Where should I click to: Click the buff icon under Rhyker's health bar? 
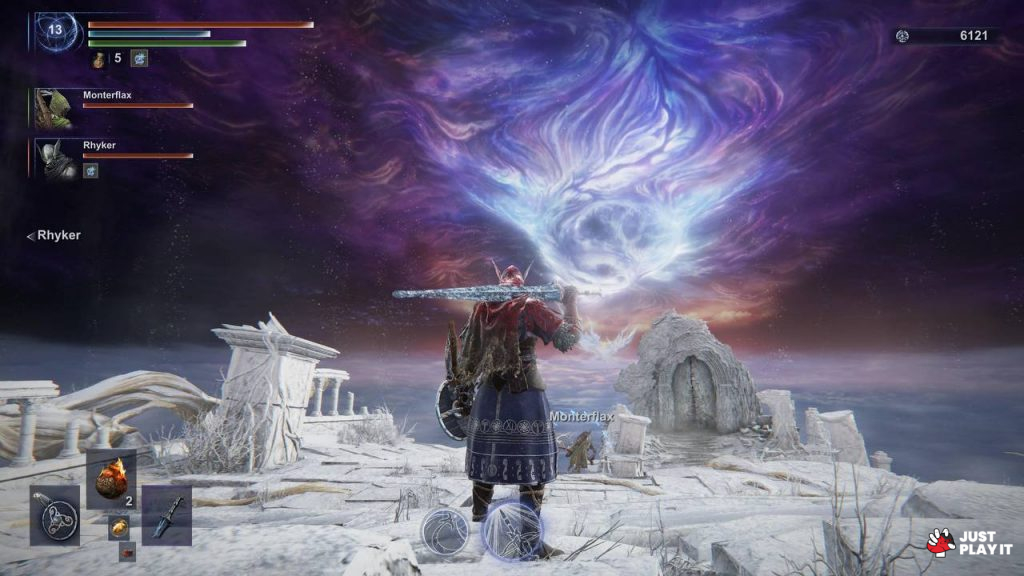click(x=90, y=172)
